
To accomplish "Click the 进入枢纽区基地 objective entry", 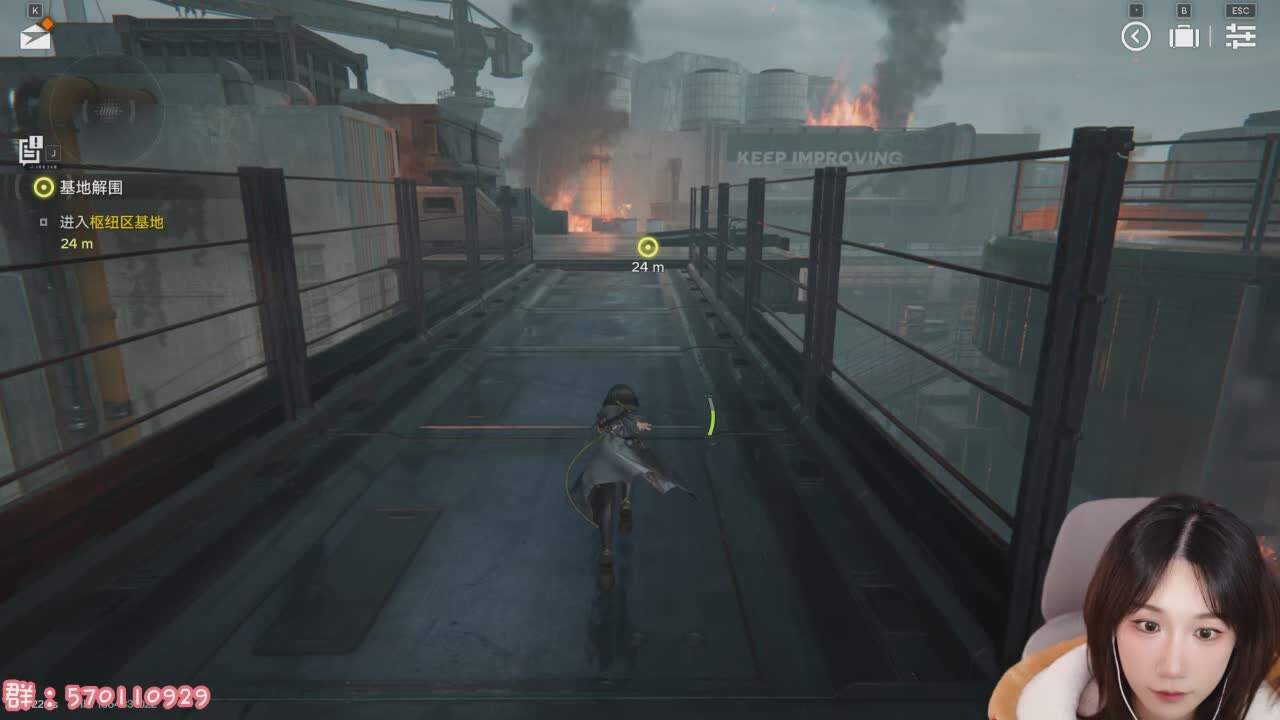I will pos(111,222).
